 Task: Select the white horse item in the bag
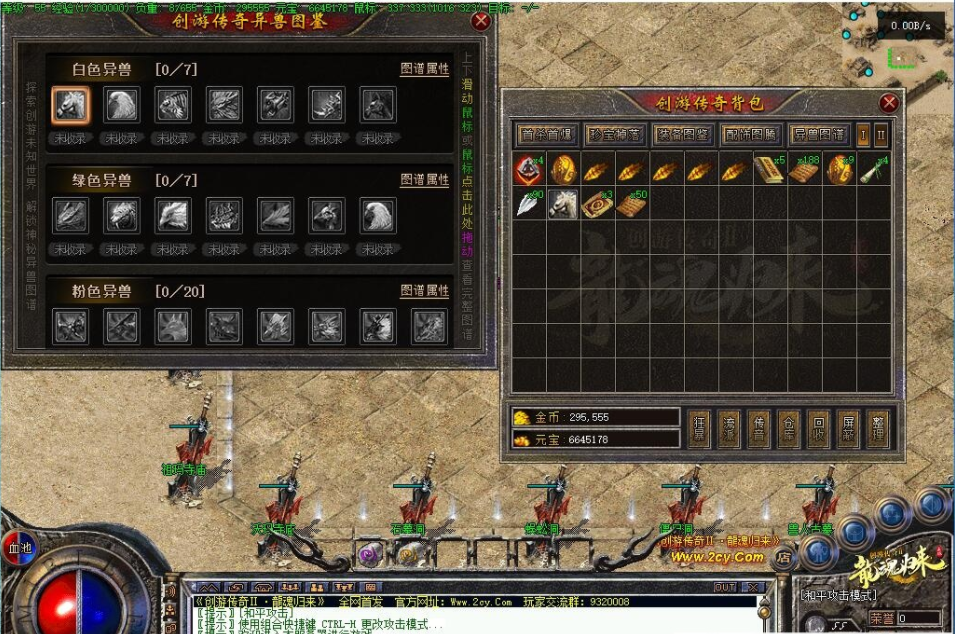pos(563,203)
